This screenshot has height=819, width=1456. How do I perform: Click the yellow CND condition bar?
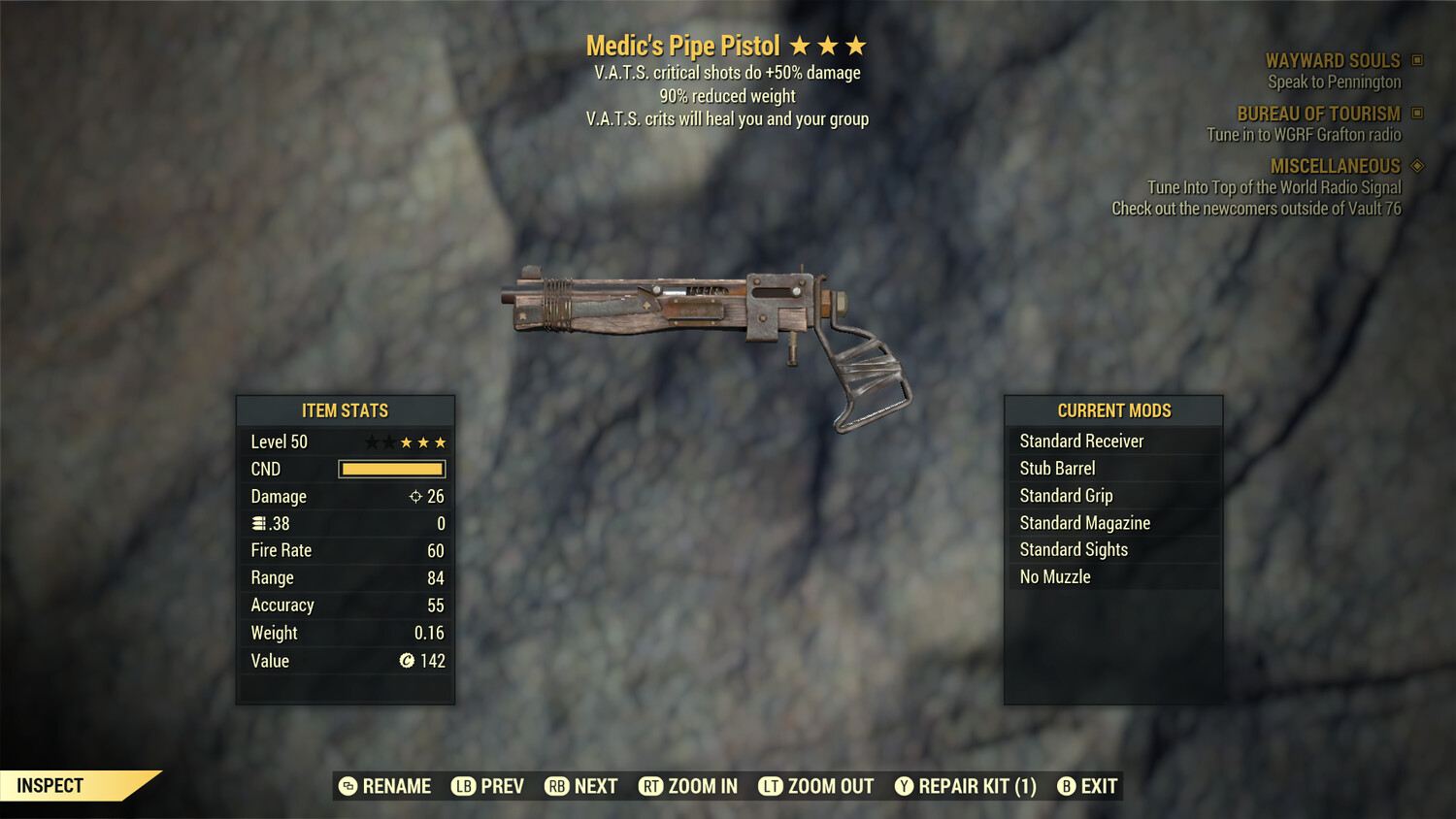tap(391, 469)
